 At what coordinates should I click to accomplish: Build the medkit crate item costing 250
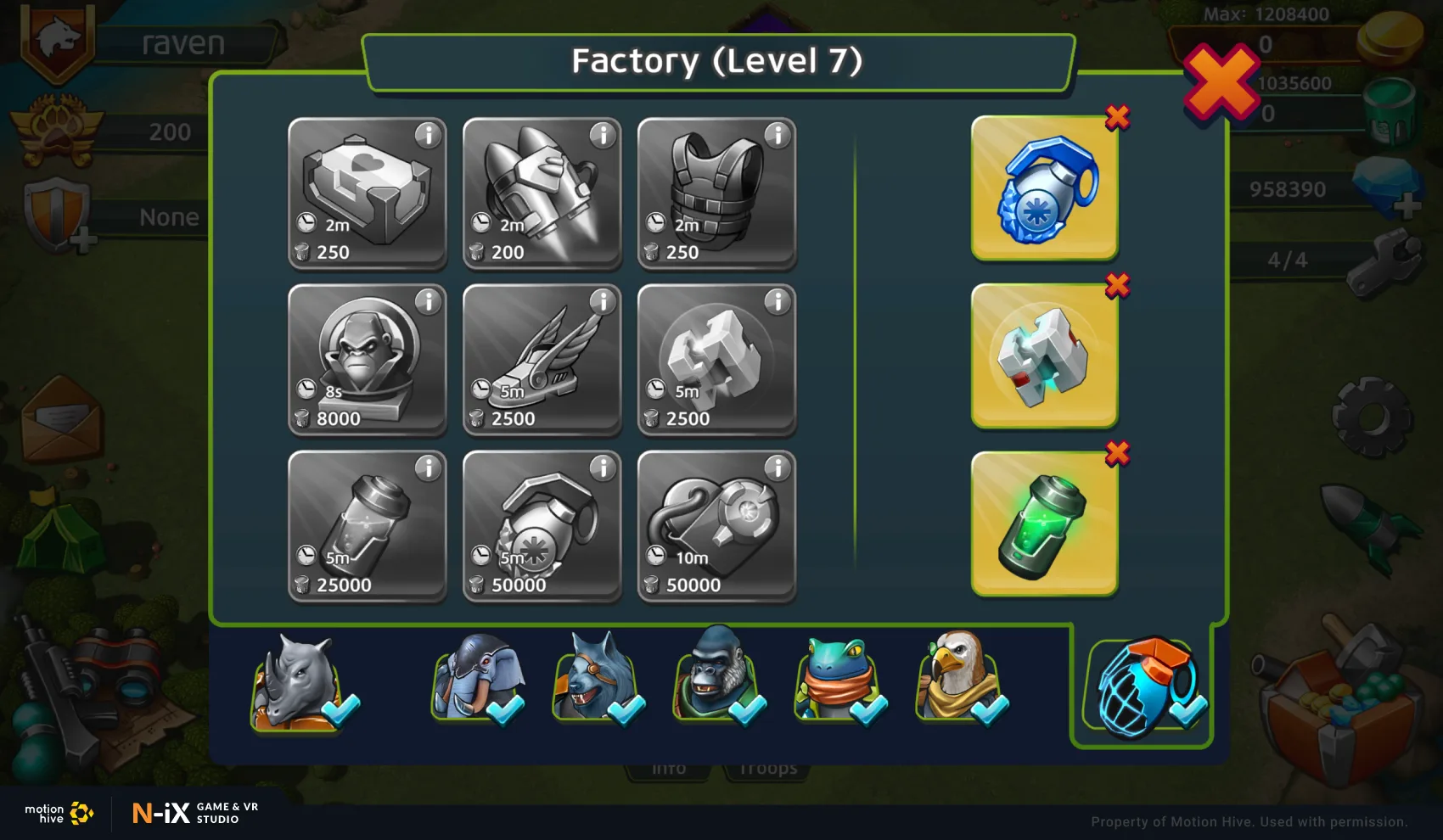pyautogui.click(x=367, y=193)
